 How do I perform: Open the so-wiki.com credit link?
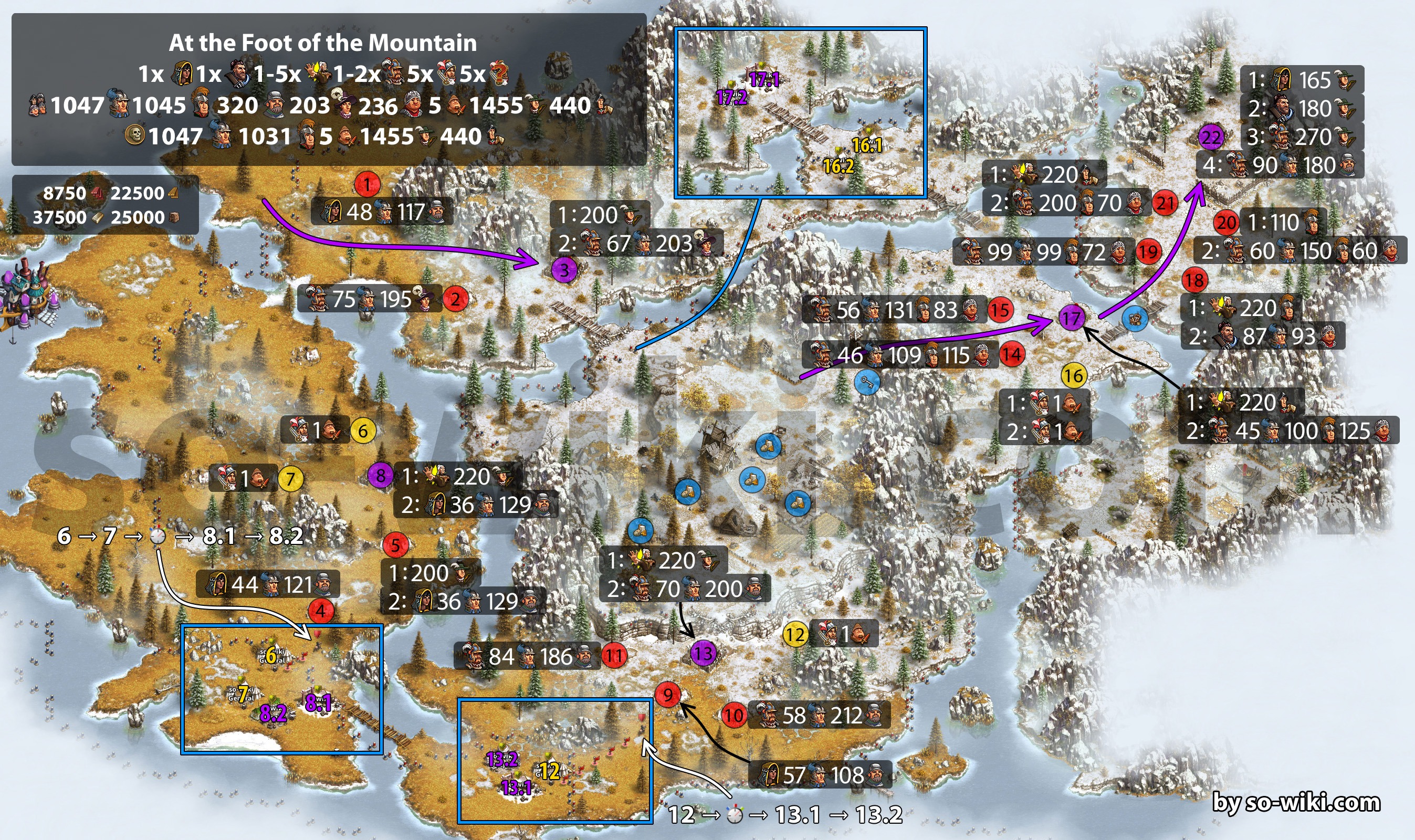coord(1296,803)
